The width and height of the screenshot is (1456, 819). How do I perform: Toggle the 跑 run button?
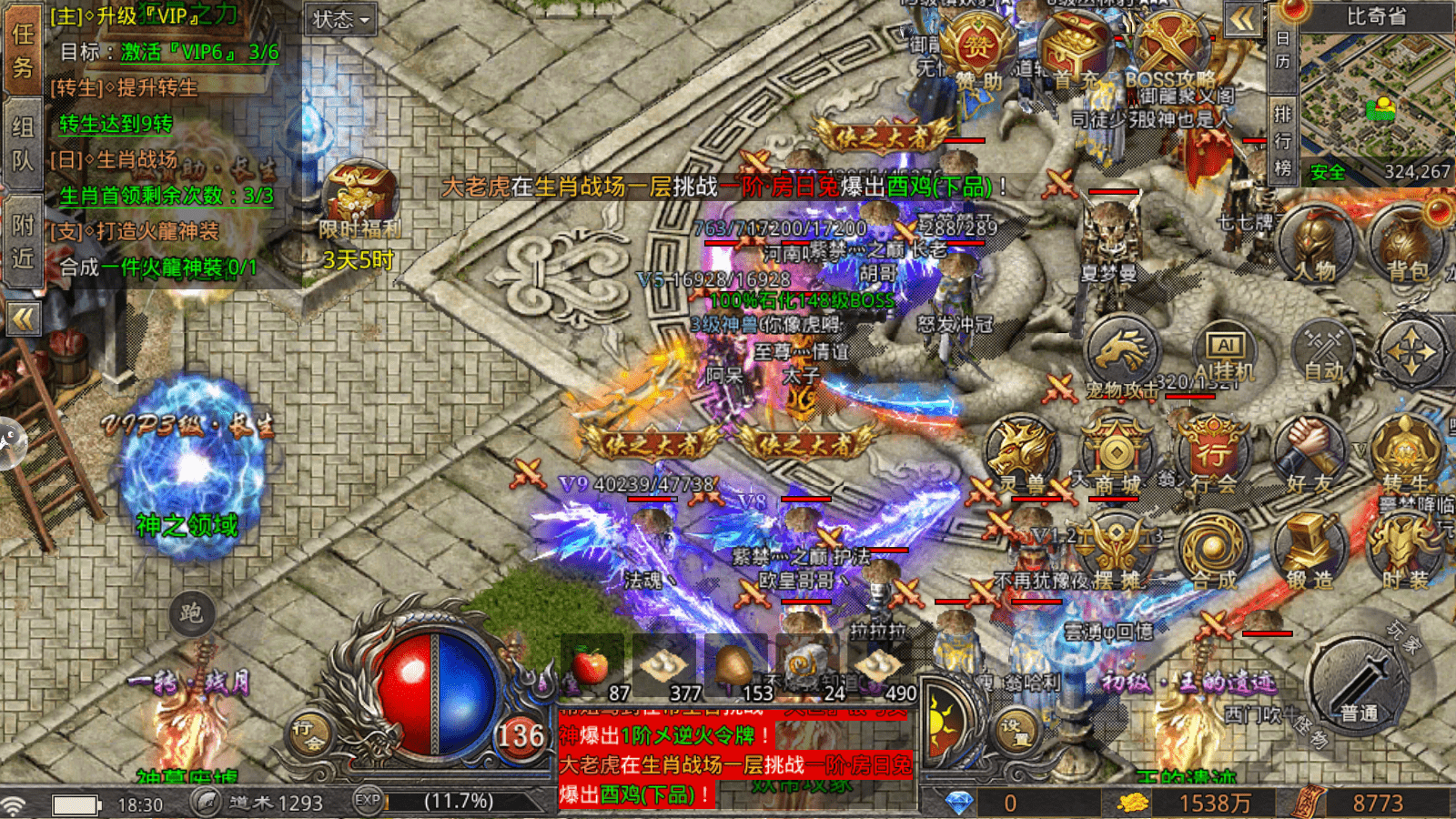coord(191,613)
